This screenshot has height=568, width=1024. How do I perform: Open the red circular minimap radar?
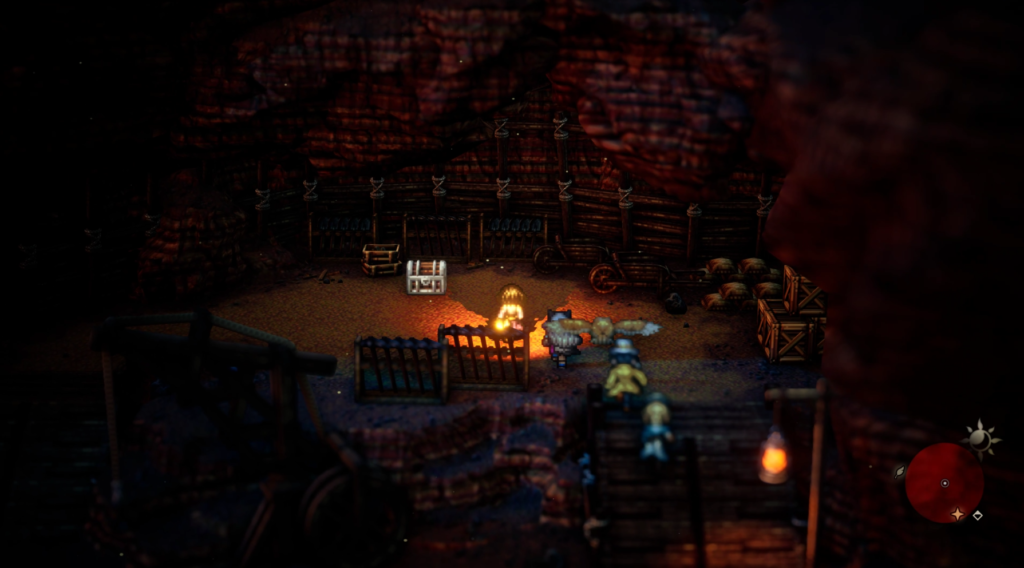[x=944, y=482]
